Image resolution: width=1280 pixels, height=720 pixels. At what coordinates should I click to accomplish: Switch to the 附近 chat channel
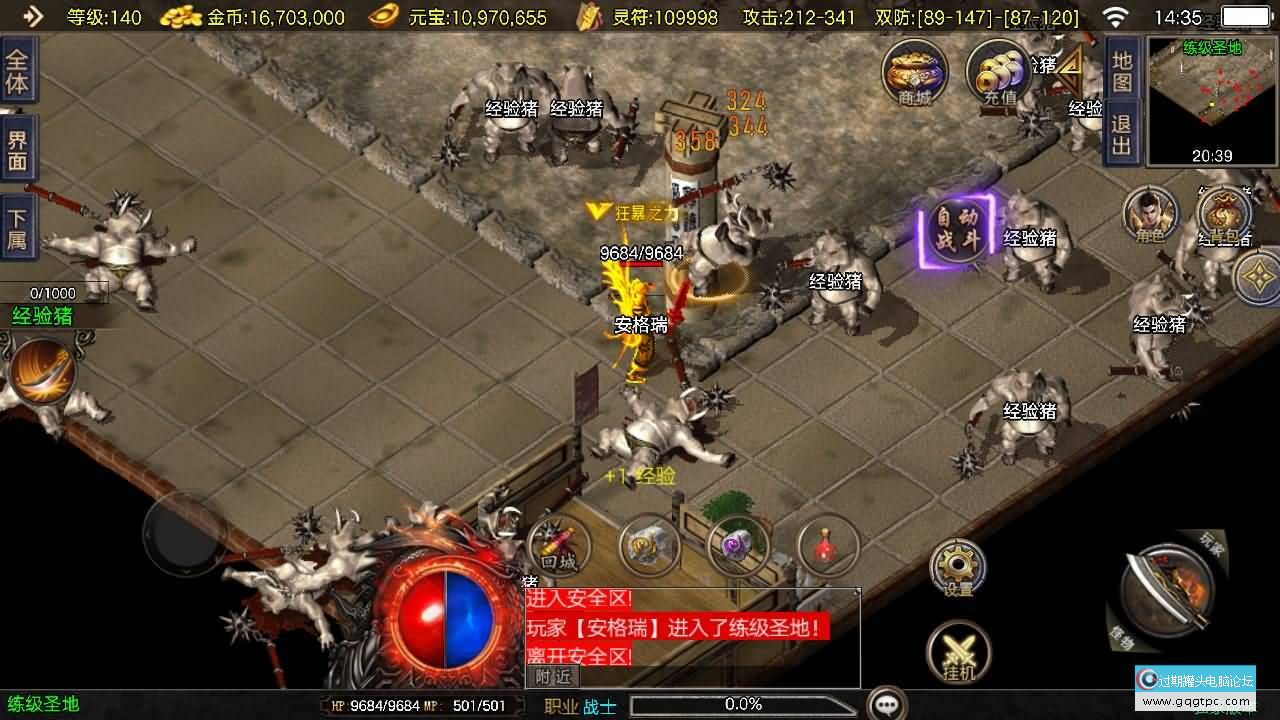tap(552, 676)
